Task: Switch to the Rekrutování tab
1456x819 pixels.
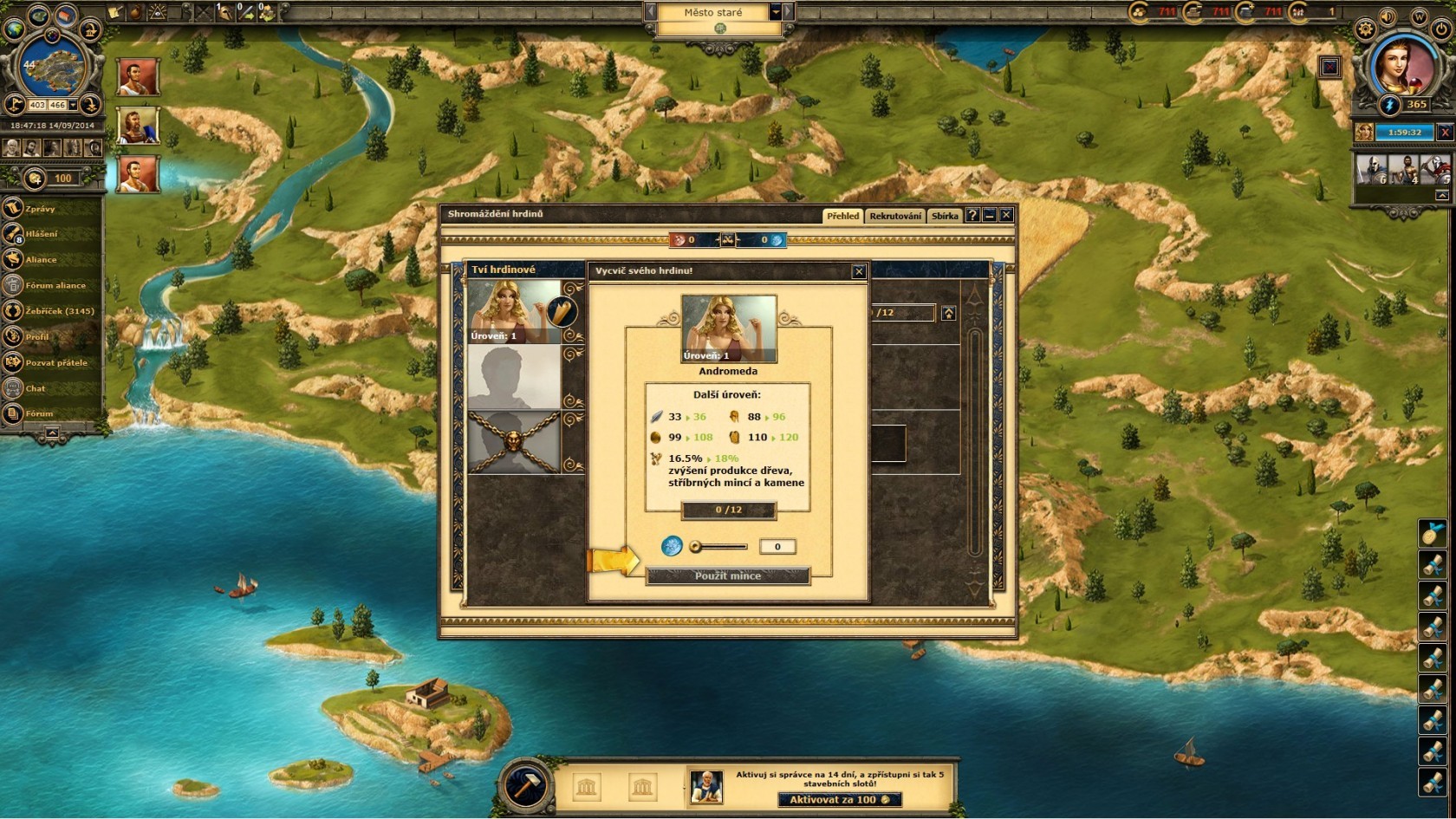Action: pyautogui.click(x=895, y=216)
